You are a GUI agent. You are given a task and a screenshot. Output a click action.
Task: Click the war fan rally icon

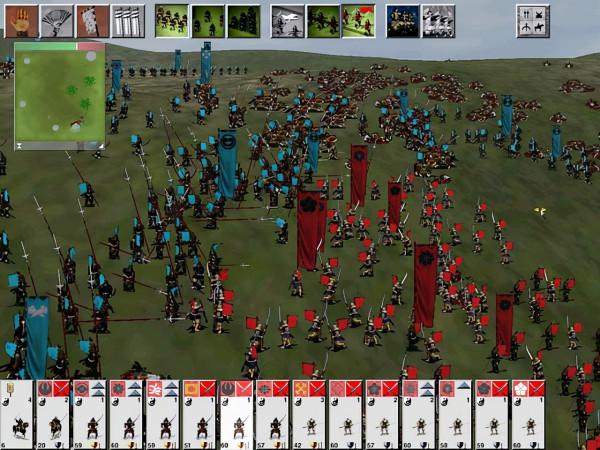point(57,20)
